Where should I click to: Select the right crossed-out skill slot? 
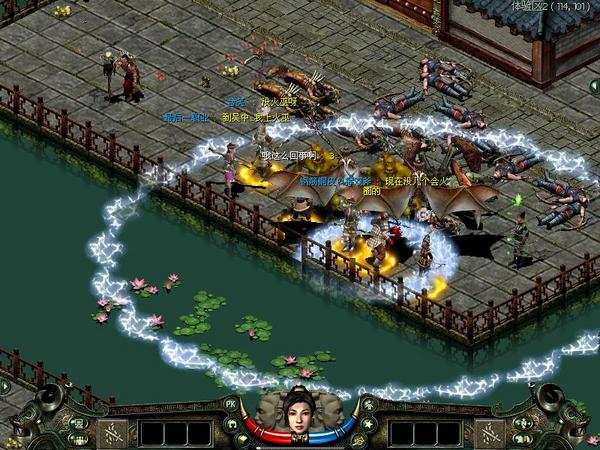point(486,433)
